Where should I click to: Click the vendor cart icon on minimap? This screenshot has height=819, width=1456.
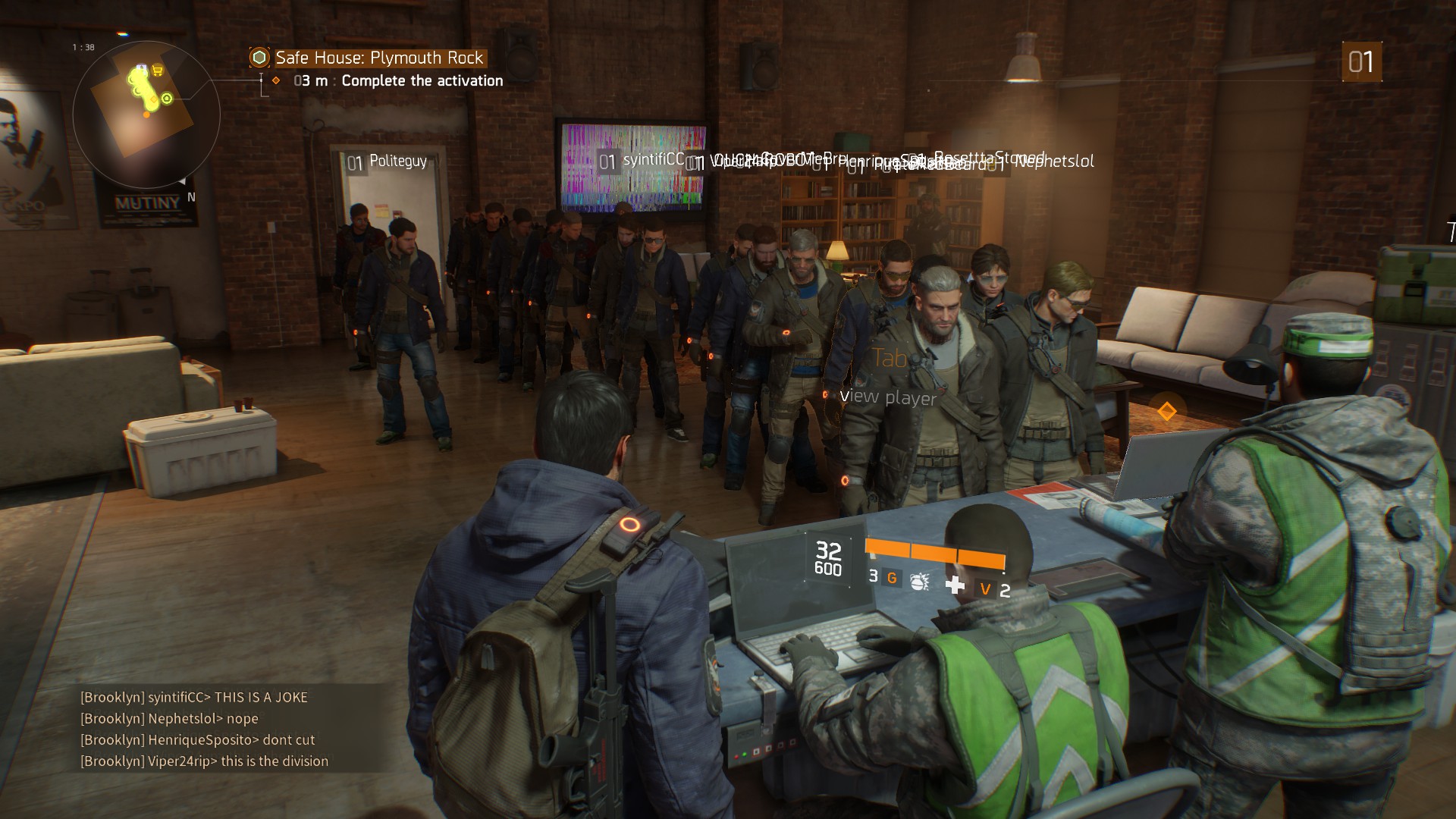pos(158,71)
